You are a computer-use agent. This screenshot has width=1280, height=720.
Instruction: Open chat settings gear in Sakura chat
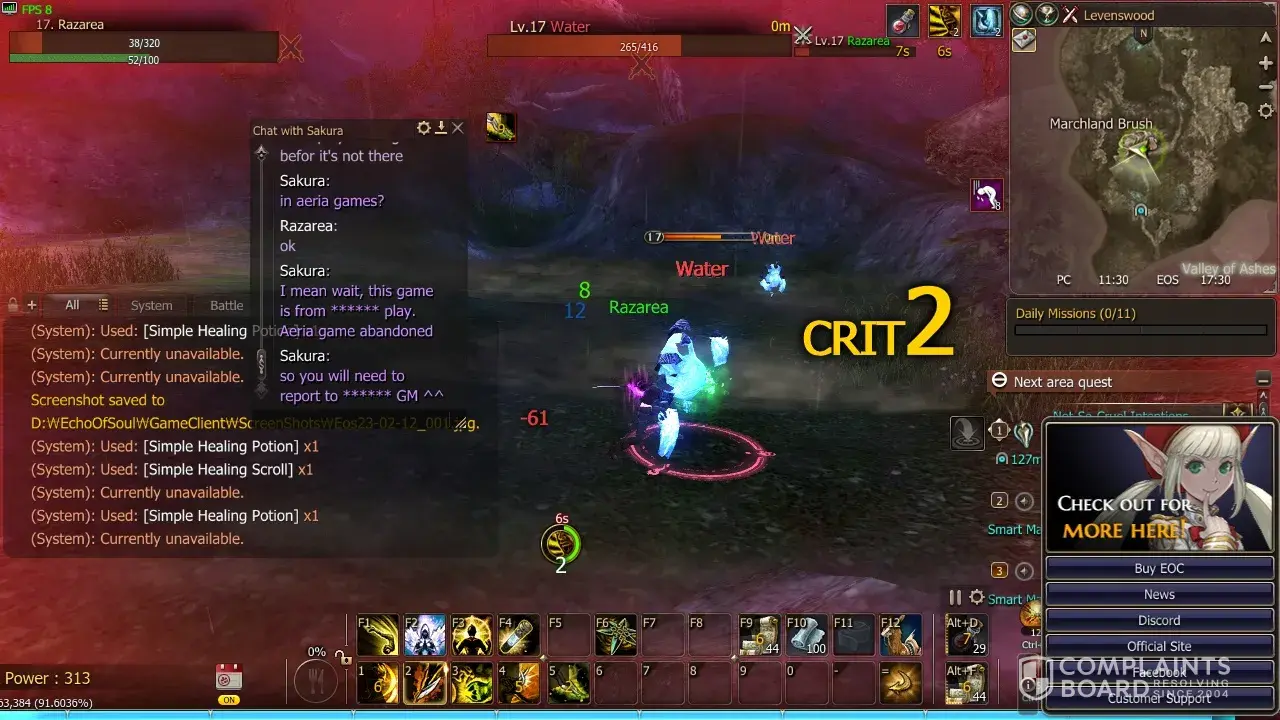tap(424, 128)
